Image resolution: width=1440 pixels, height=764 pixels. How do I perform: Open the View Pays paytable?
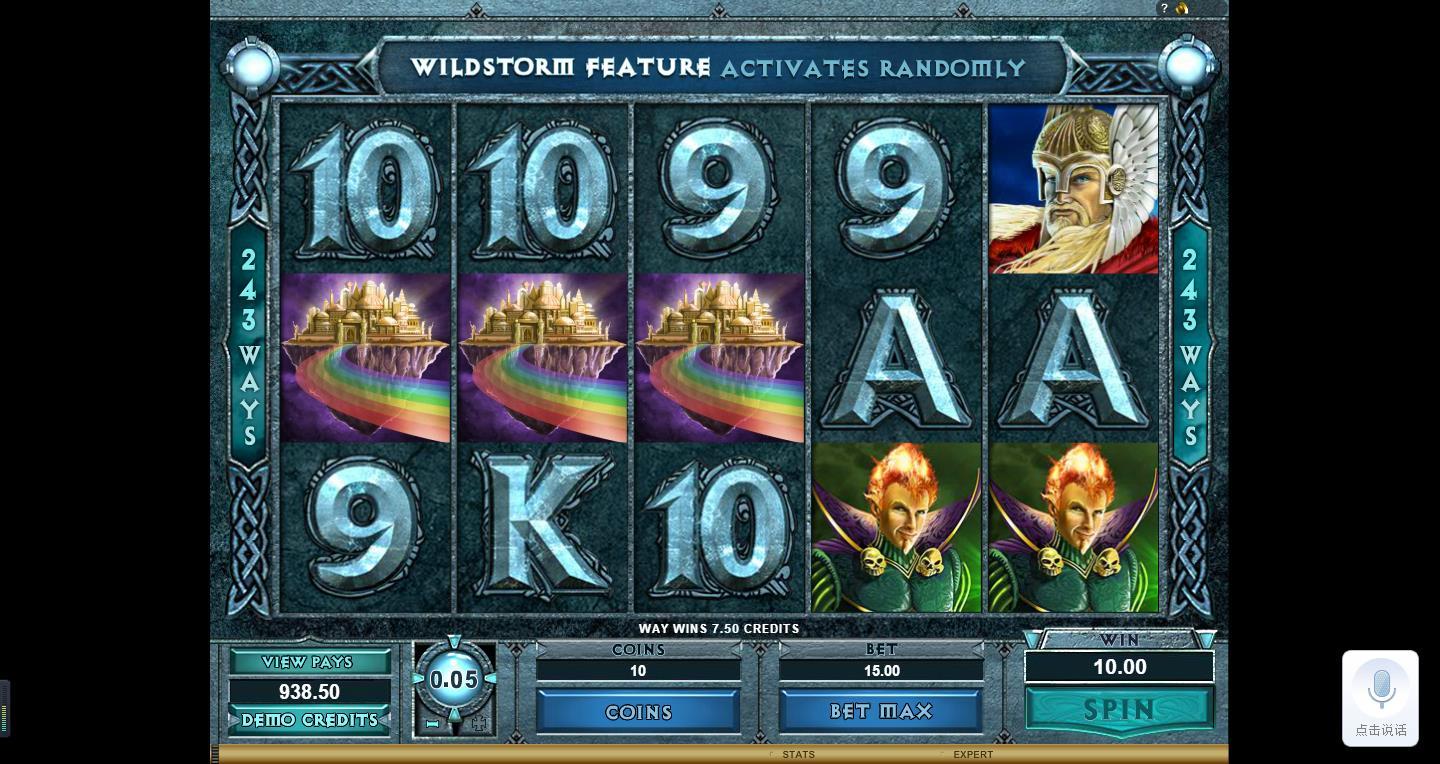309,662
